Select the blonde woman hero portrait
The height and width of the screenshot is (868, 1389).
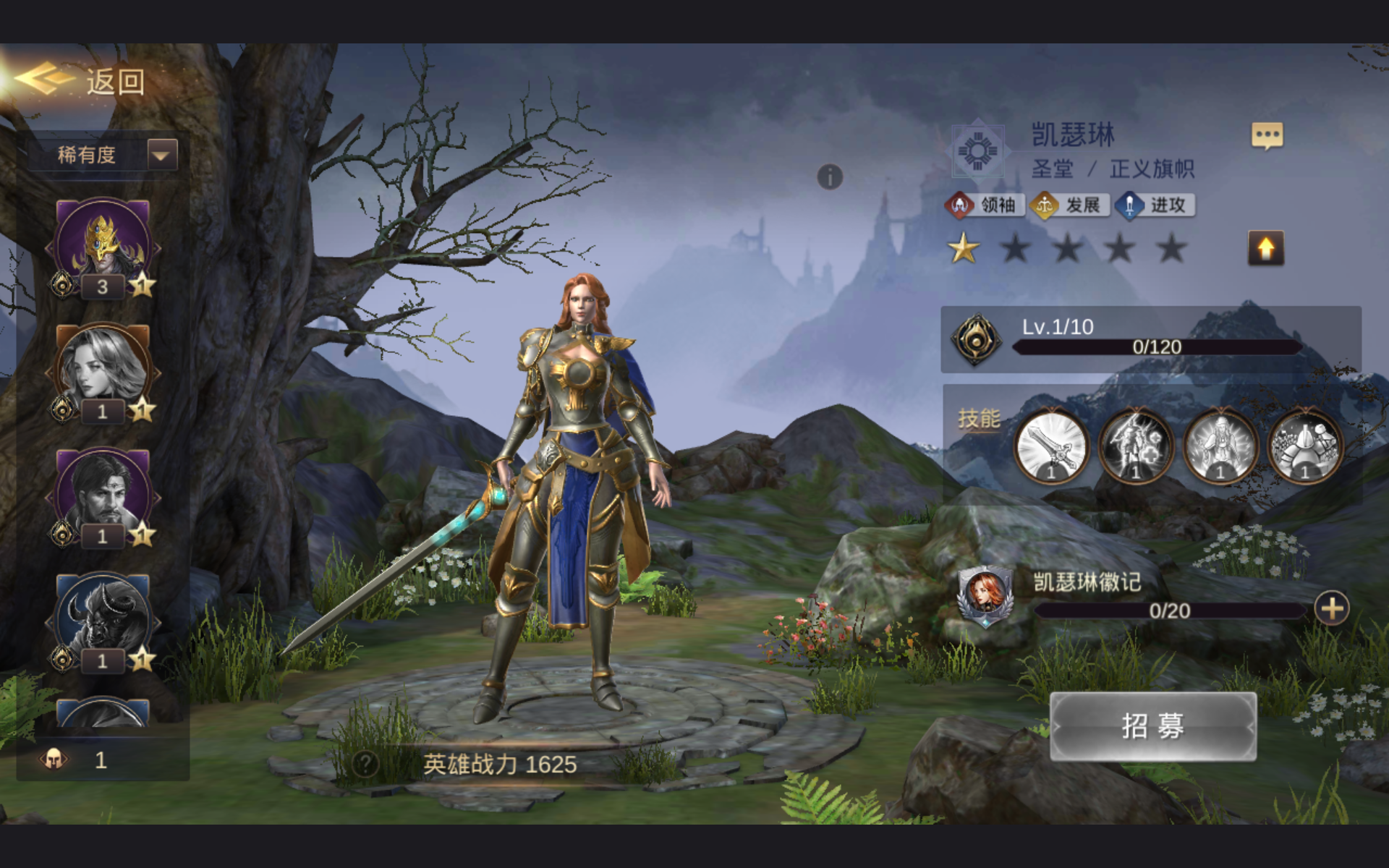(102, 369)
